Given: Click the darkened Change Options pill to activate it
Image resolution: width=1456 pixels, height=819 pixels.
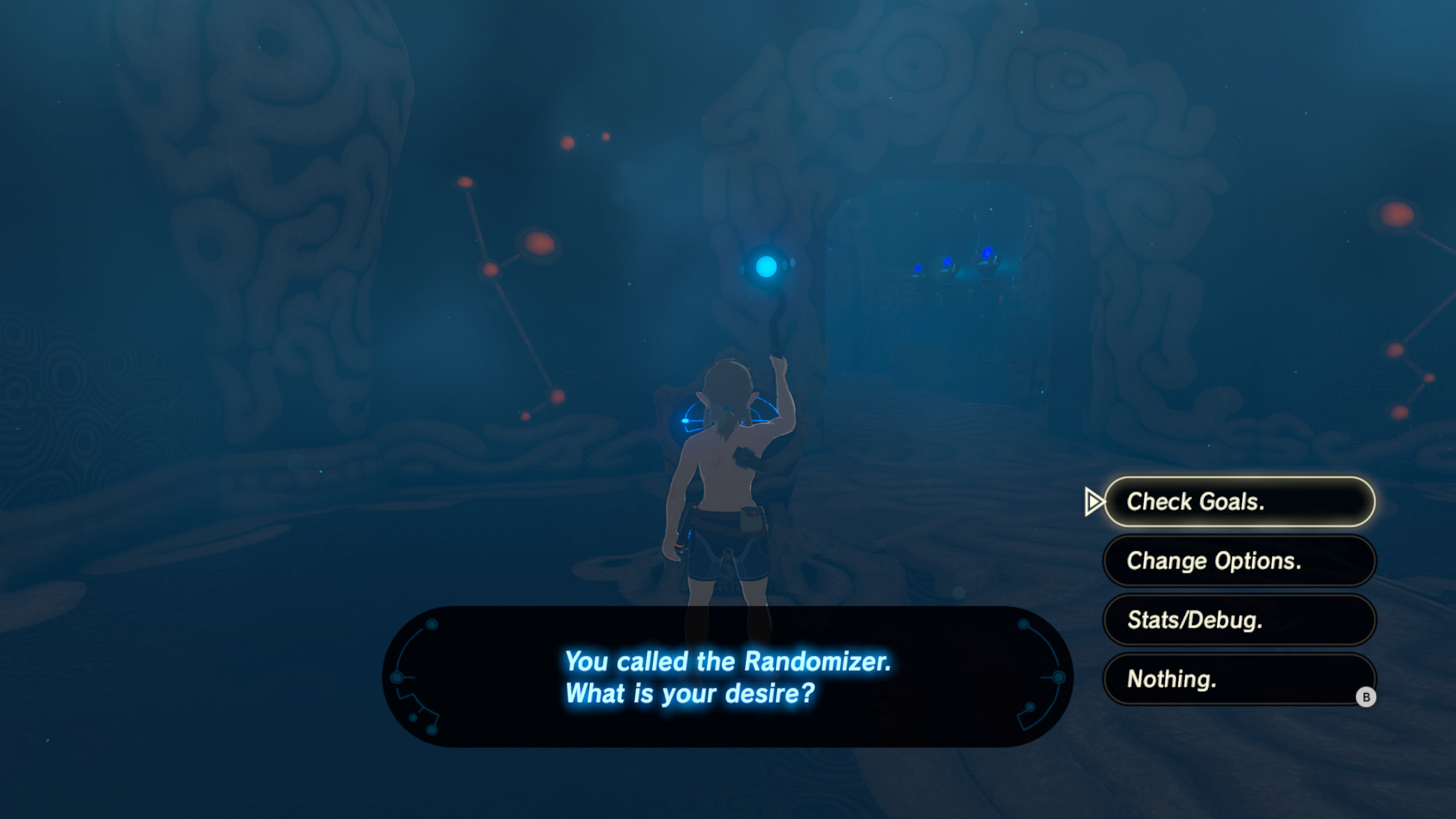Looking at the screenshot, I should coord(1239,561).
